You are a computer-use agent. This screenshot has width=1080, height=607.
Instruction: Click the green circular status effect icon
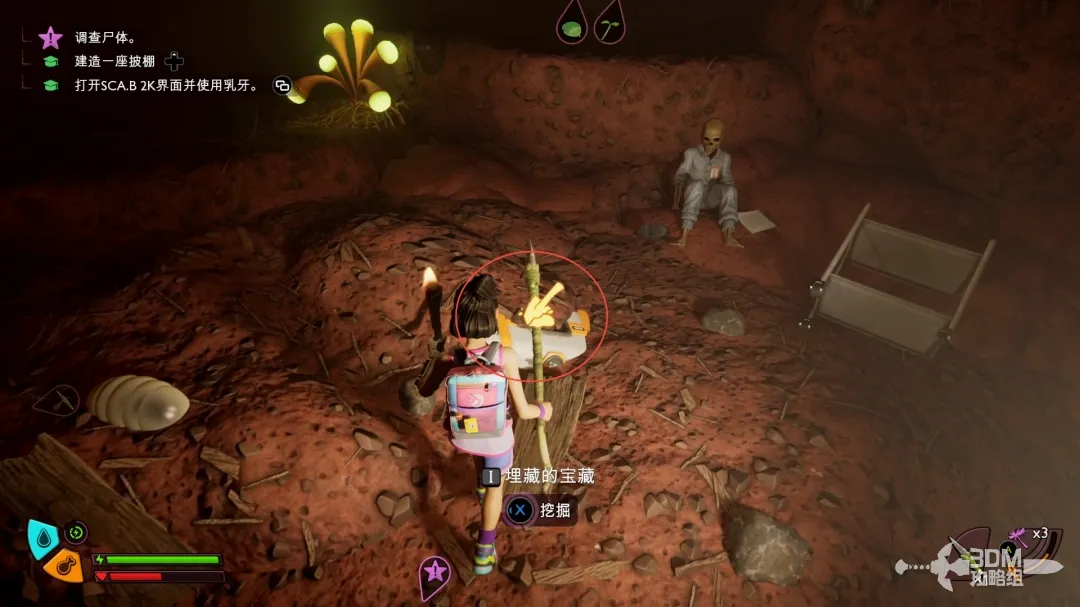tap(76, 532)
